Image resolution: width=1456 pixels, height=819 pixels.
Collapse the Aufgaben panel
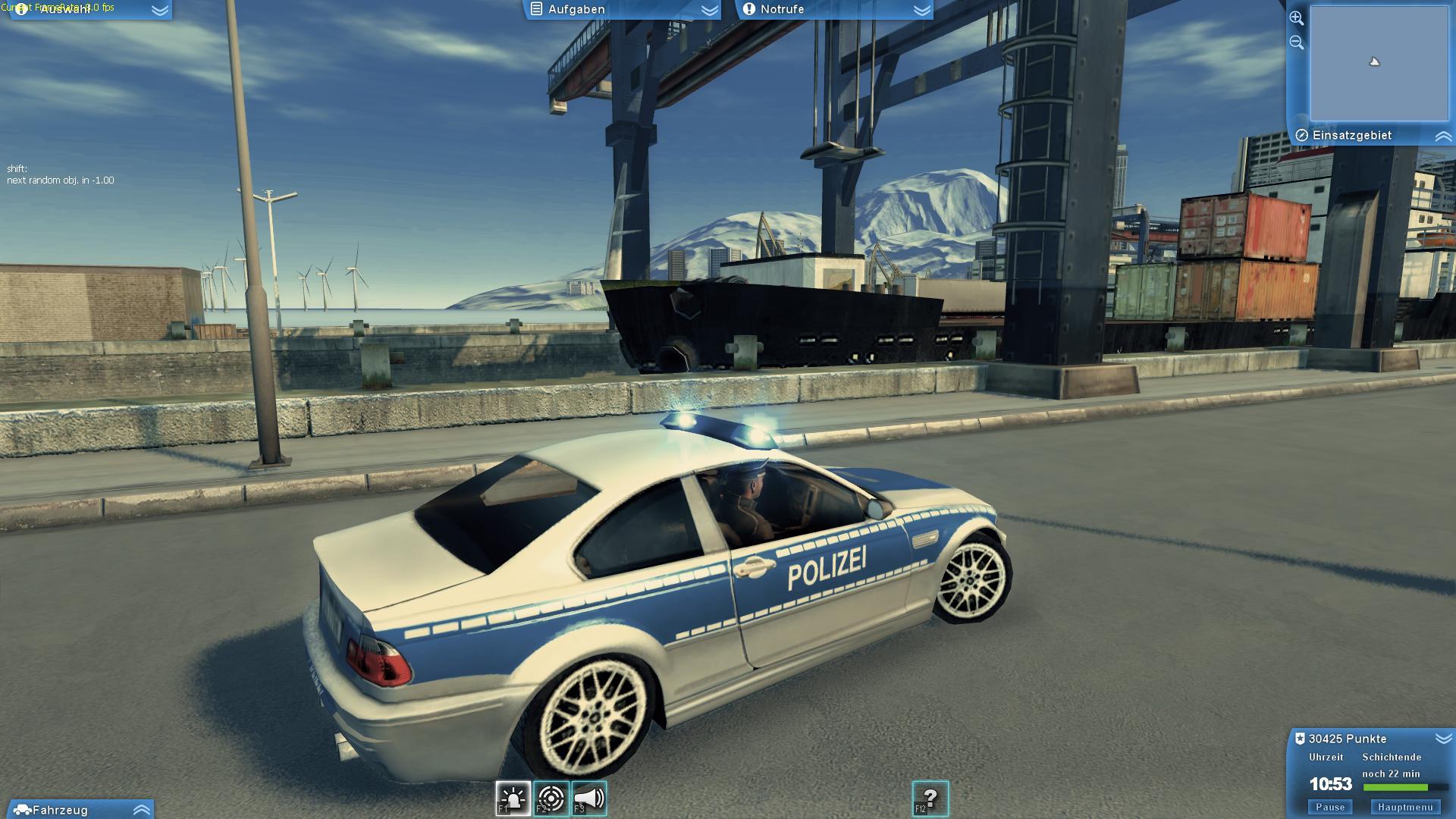[x=710, y=9]
